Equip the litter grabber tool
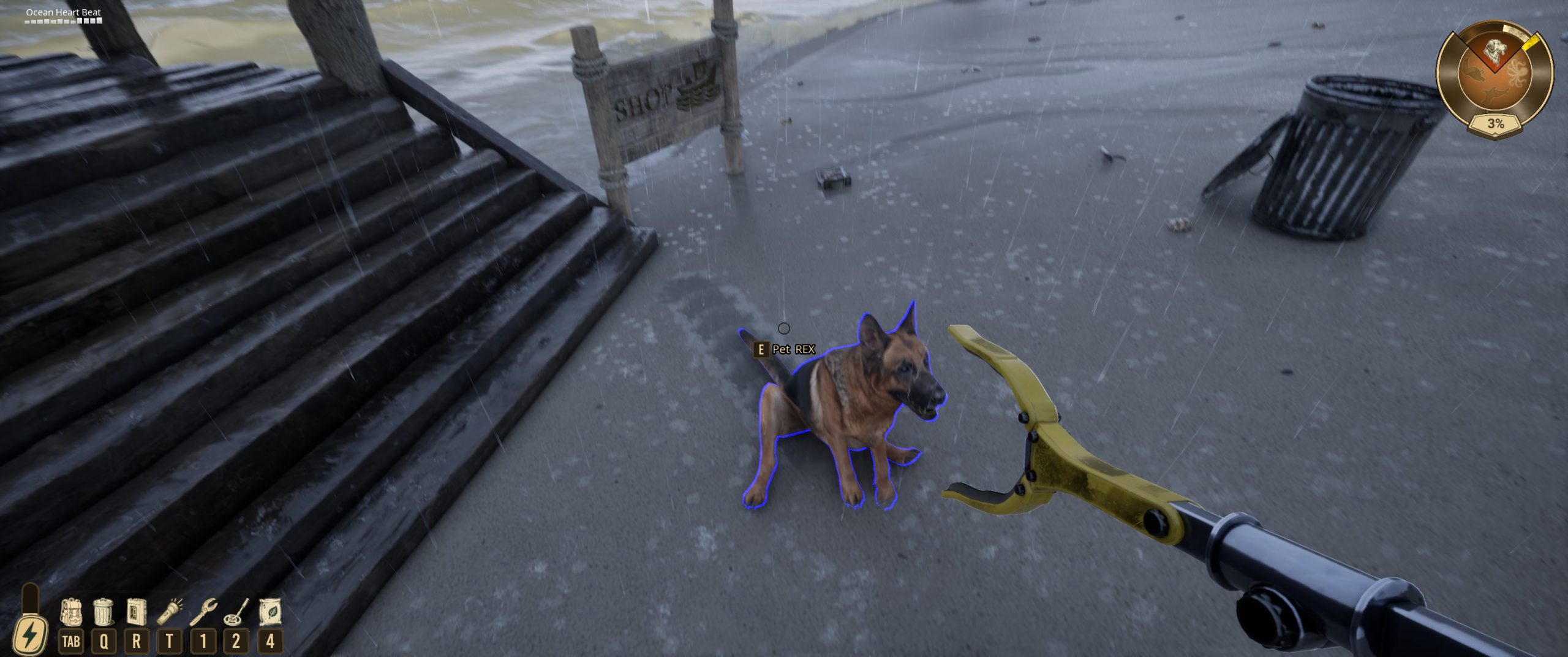This screenshot has height=657, width=1568. click(203, 612)
